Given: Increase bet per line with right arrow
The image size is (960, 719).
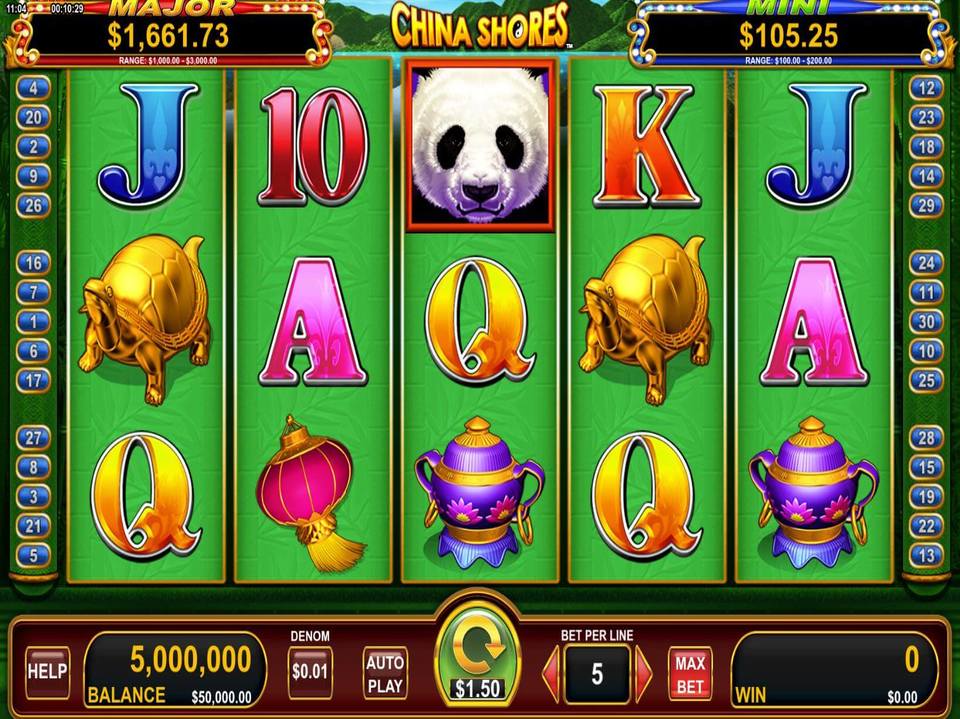Looking at the screenshot, I should 644,673.
